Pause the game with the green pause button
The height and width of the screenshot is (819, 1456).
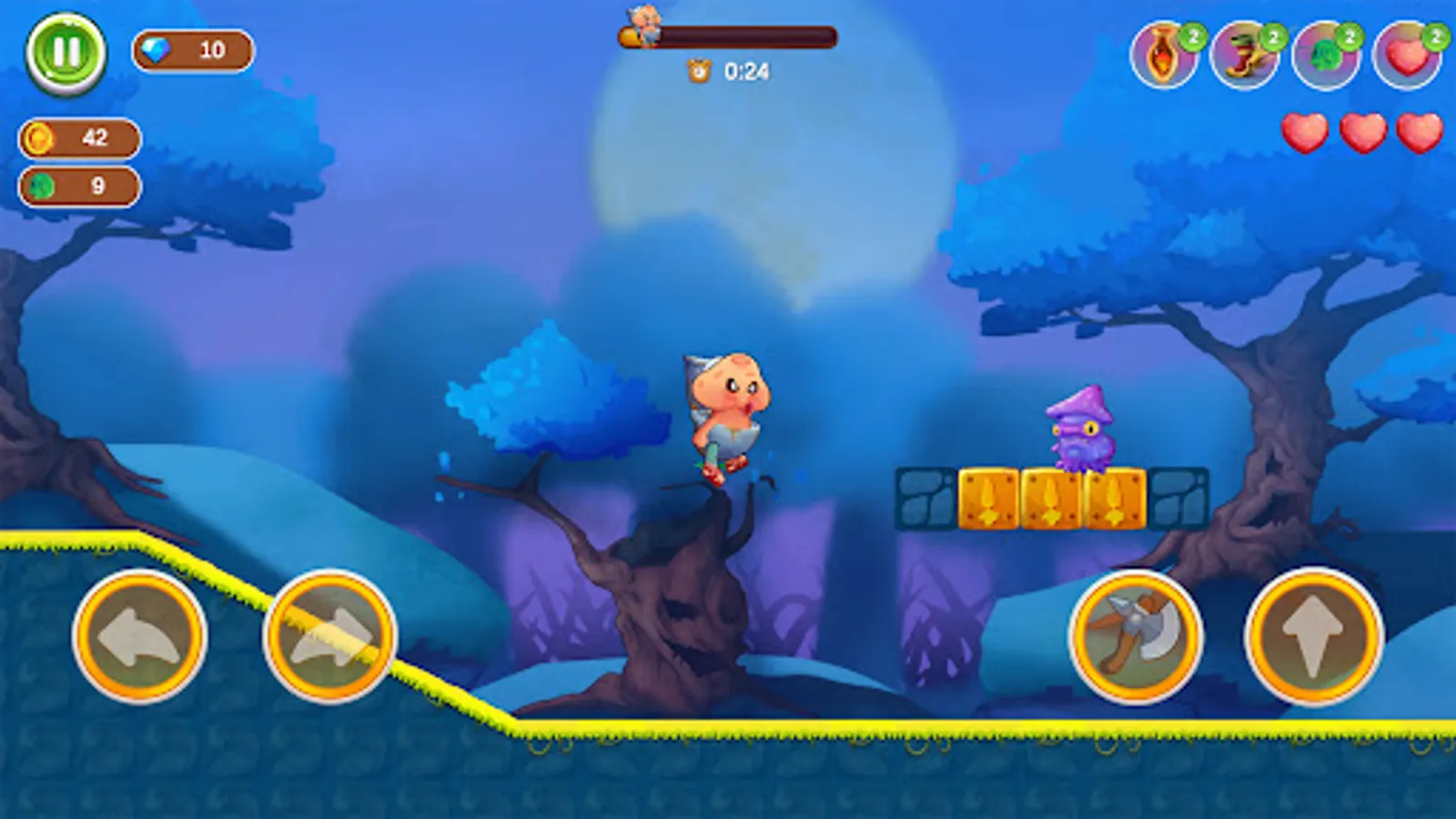coord(67,51)
